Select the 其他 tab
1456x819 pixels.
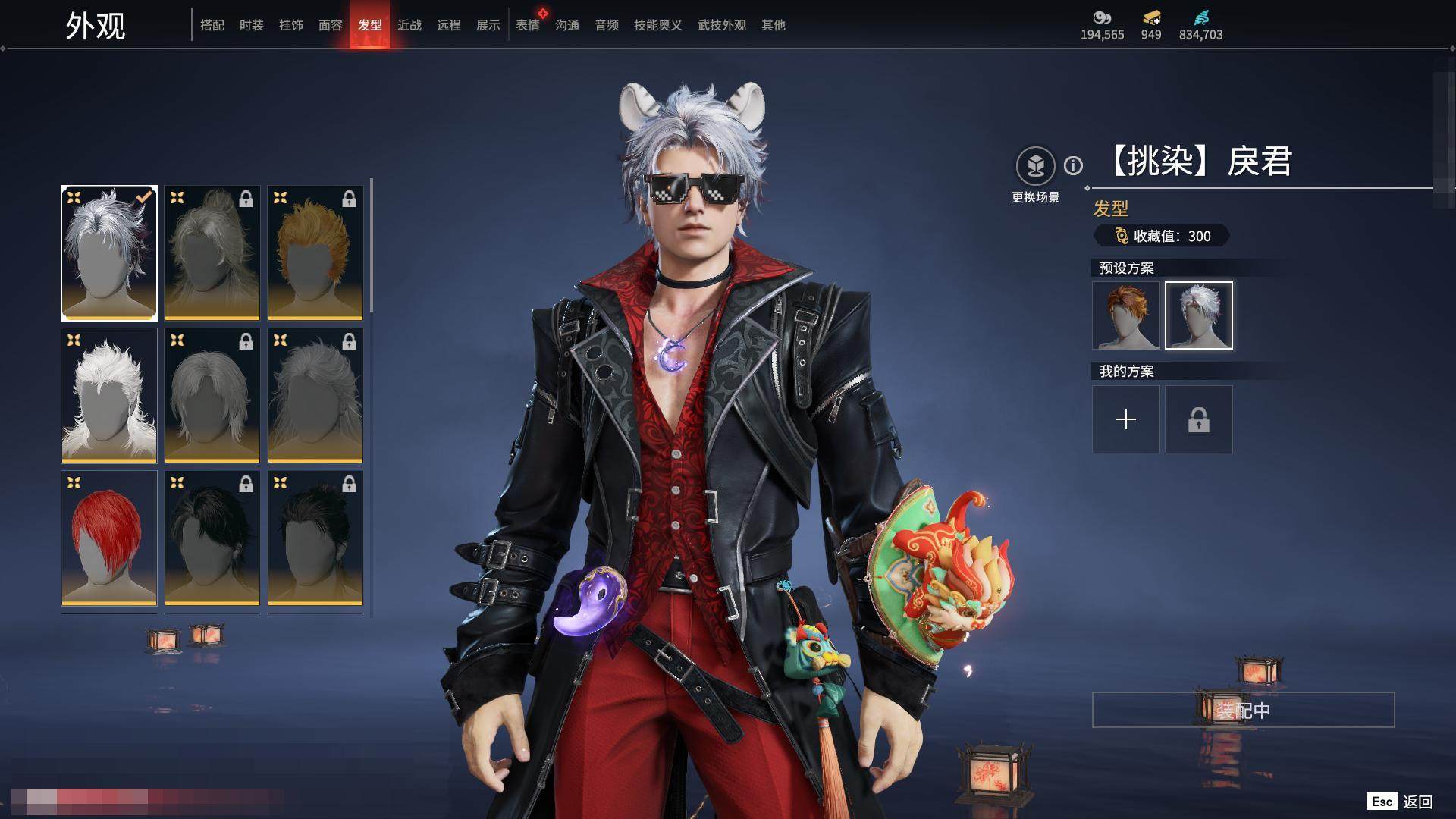coord(773,25)
